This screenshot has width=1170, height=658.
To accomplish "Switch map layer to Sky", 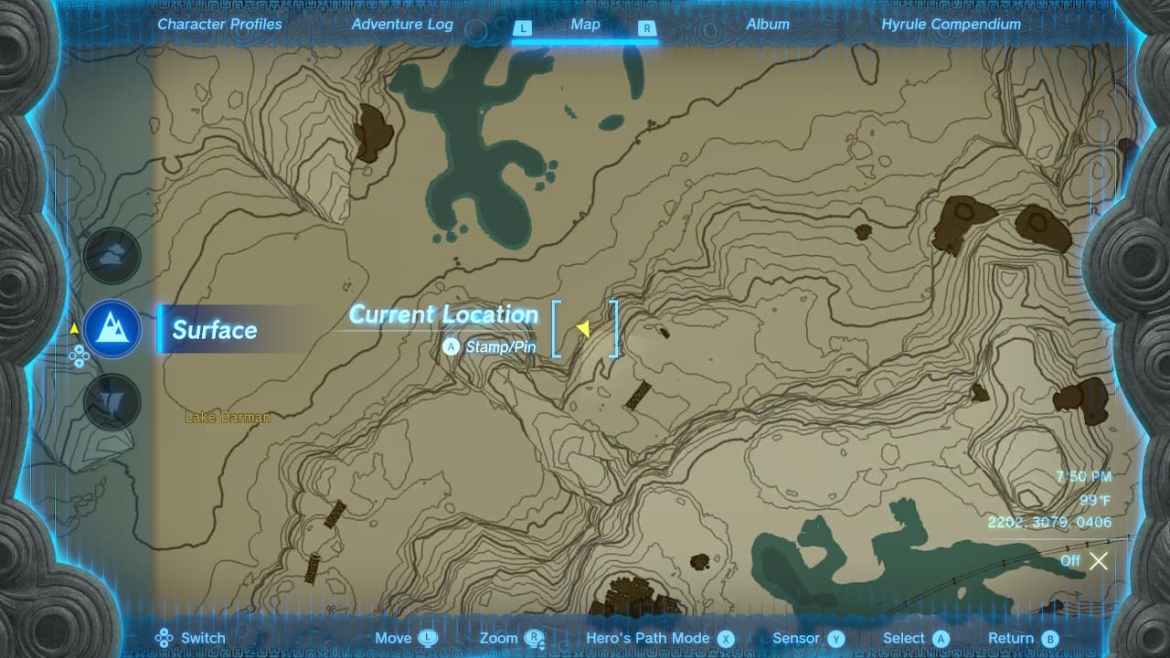I will coord(112,256).
